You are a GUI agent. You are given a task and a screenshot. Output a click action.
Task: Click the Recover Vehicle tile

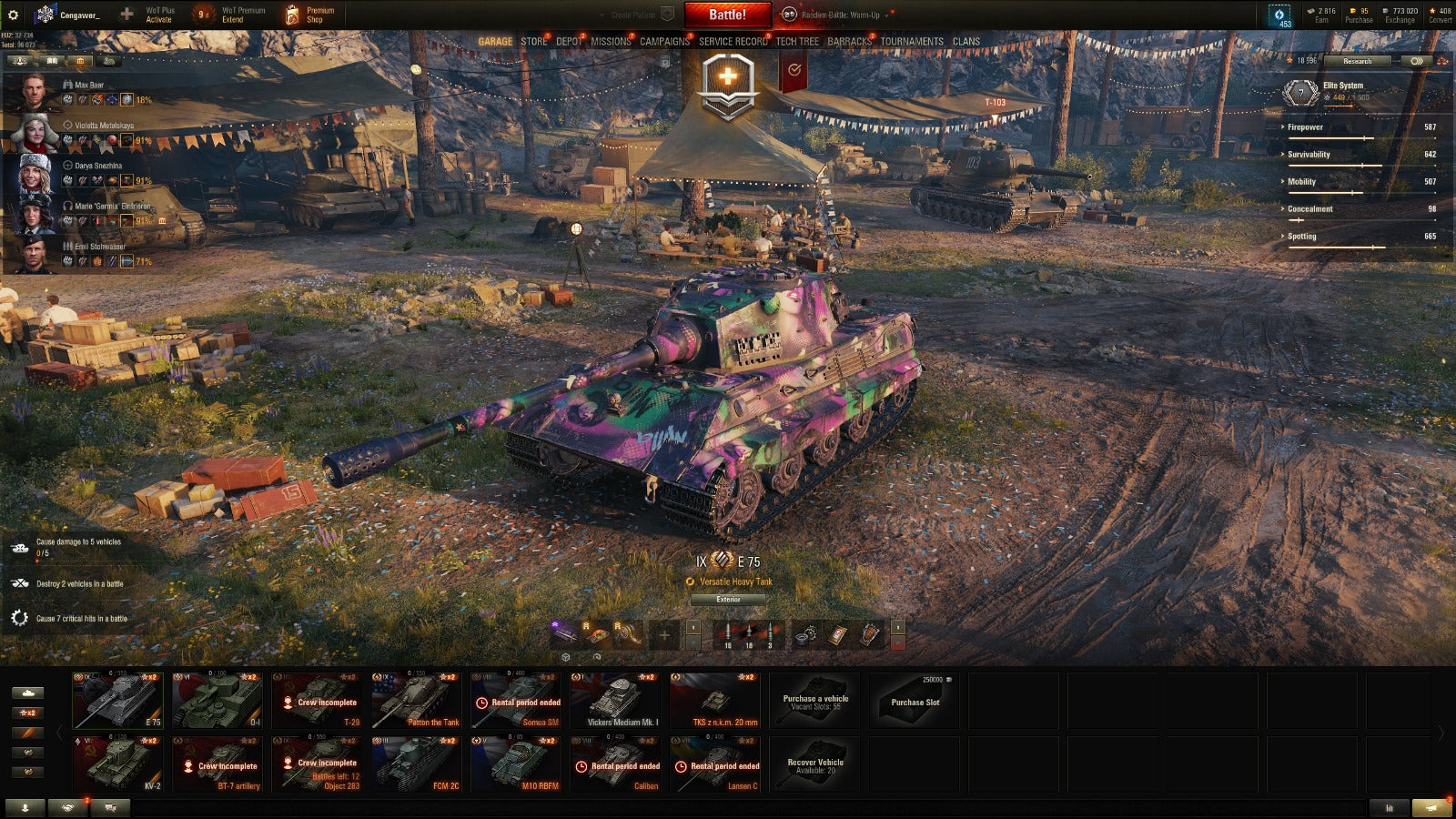(815, 763)
